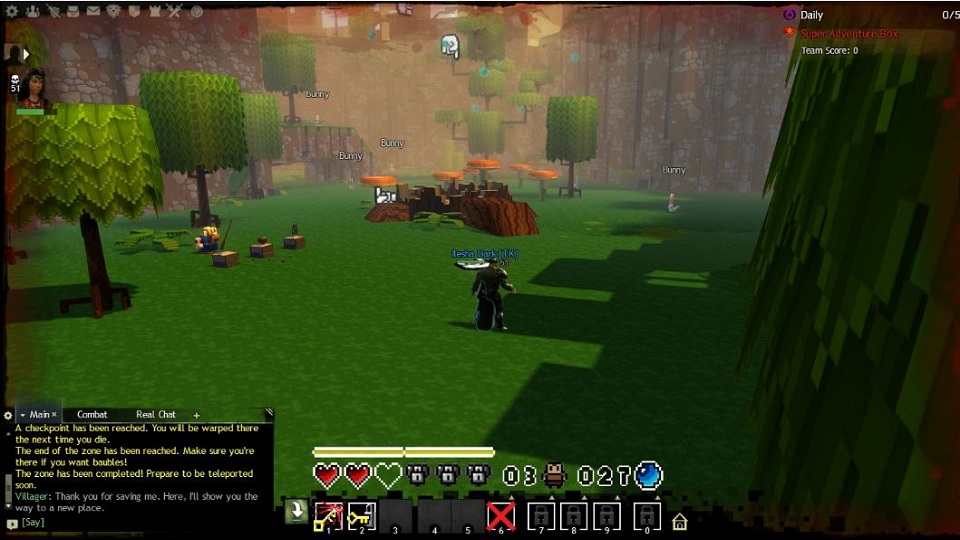Open the contacts and friends panel
This screenshot has width=960, height=540.
tap(32, 12)
